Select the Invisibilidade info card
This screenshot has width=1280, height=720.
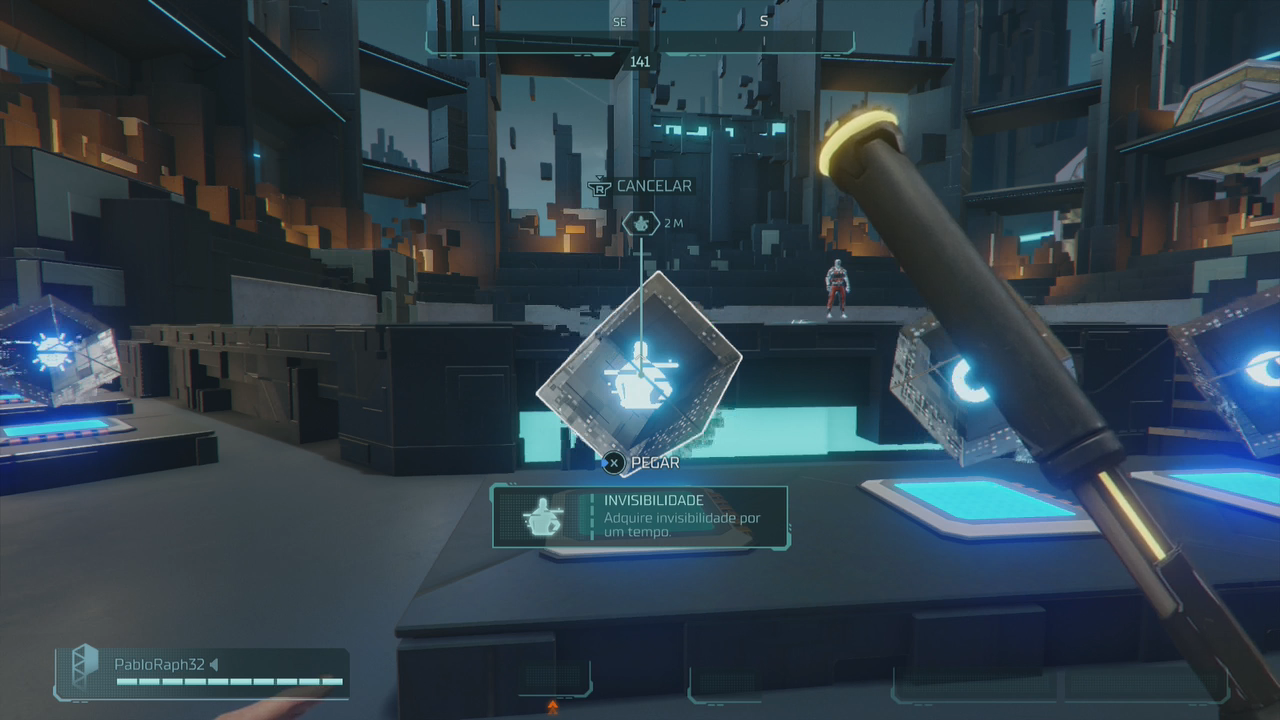[640, 517]
